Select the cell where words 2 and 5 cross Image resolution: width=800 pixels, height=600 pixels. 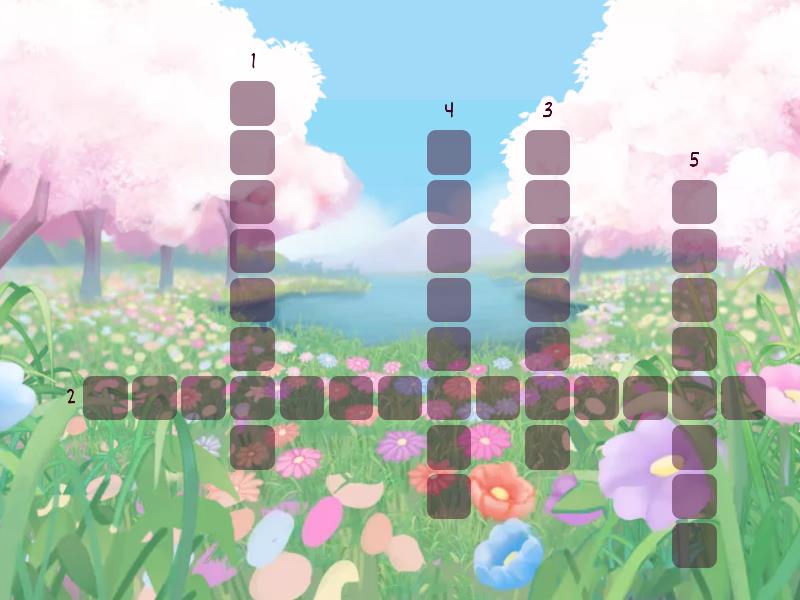pyautogui.click(x=694, y=397)
